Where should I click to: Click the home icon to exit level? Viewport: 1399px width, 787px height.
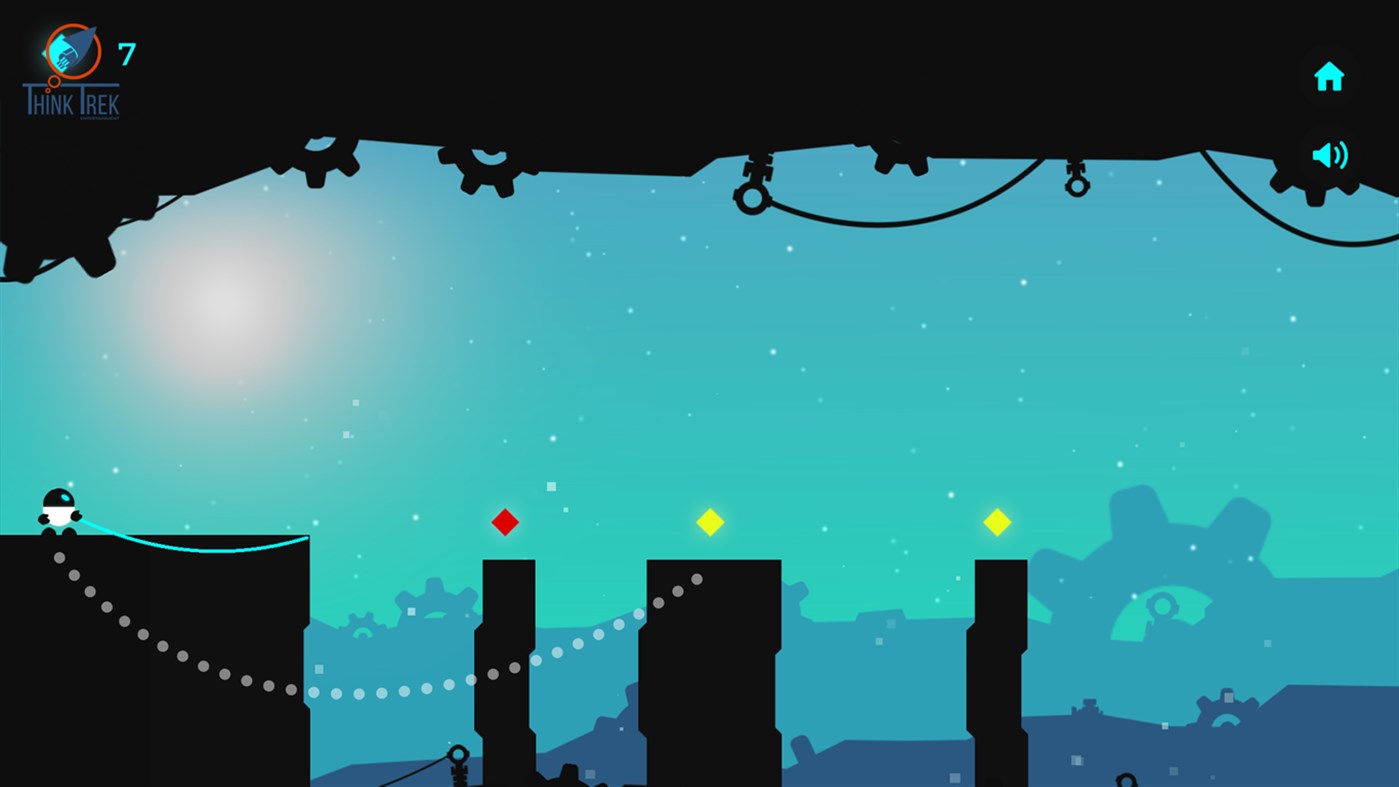click(1329, 75)
